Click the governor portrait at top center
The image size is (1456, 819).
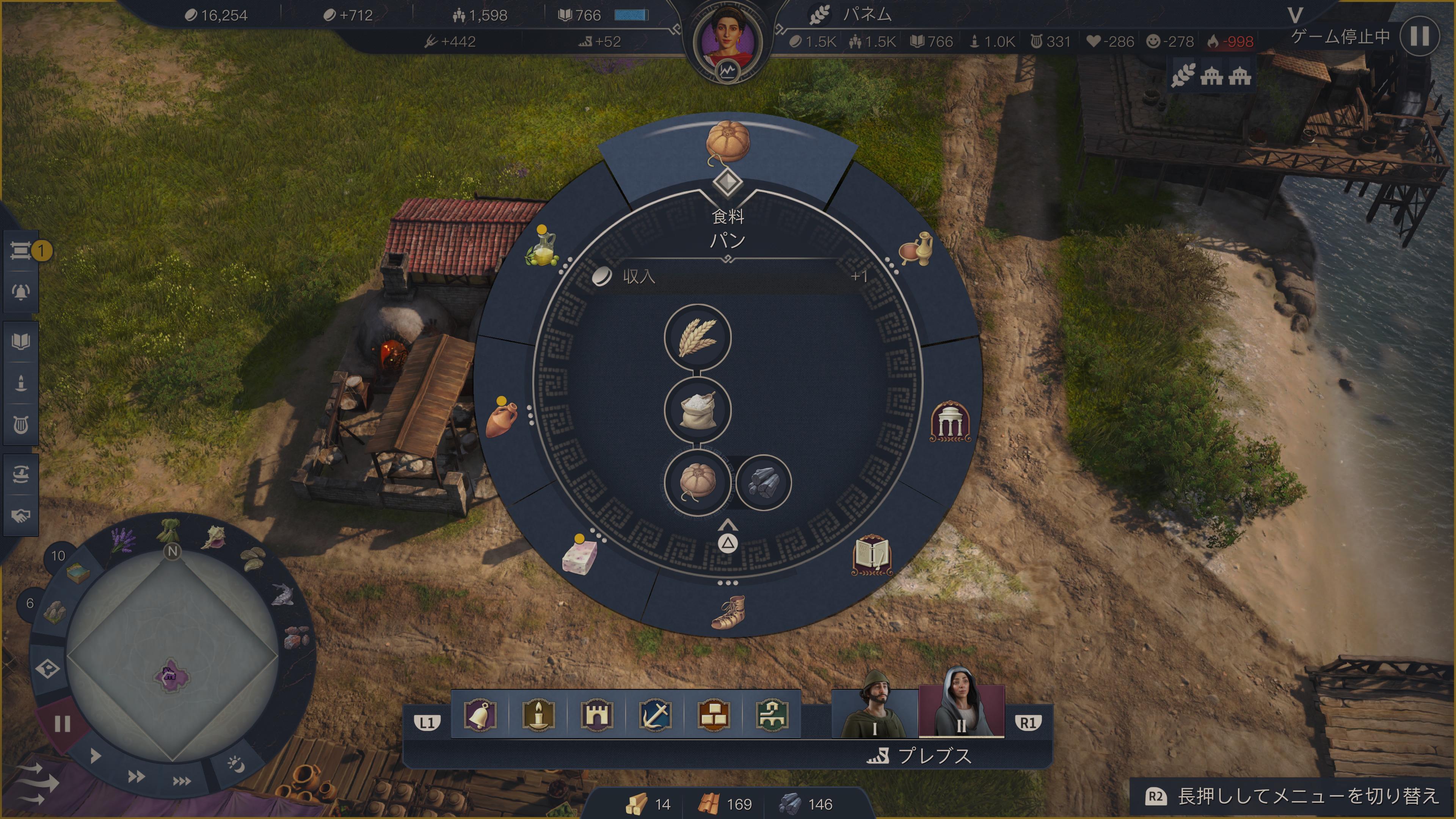(x=728, y=41)
